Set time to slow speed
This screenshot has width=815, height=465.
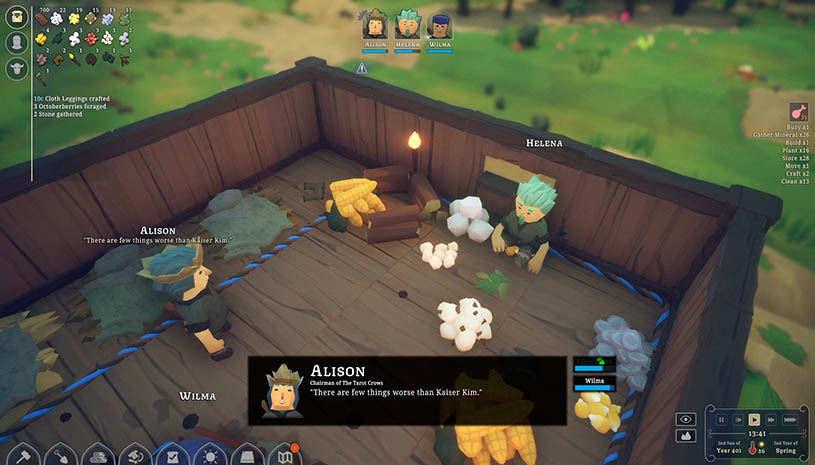click(x=738, y=420)
